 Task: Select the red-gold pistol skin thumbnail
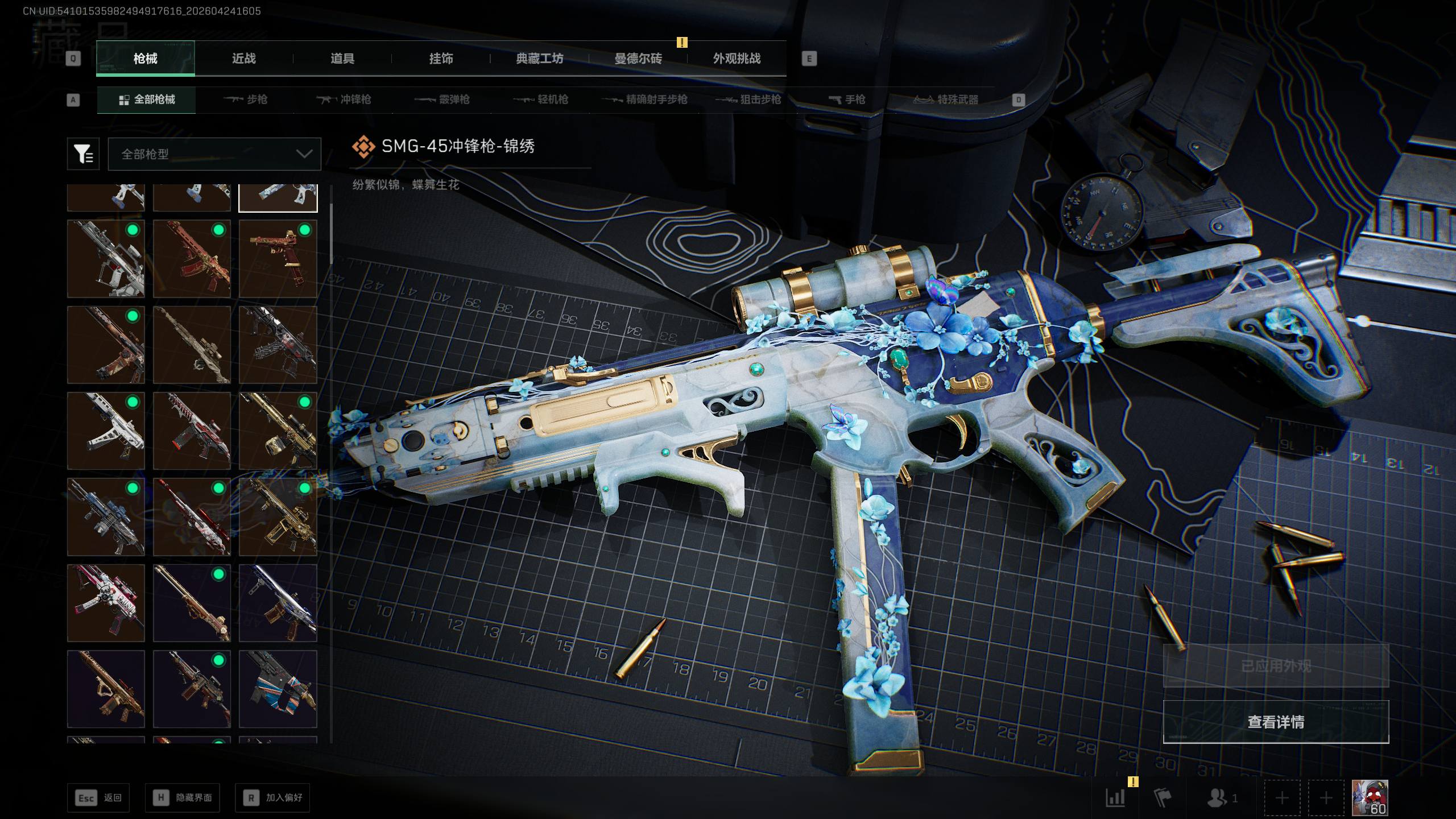pos(278,259)
